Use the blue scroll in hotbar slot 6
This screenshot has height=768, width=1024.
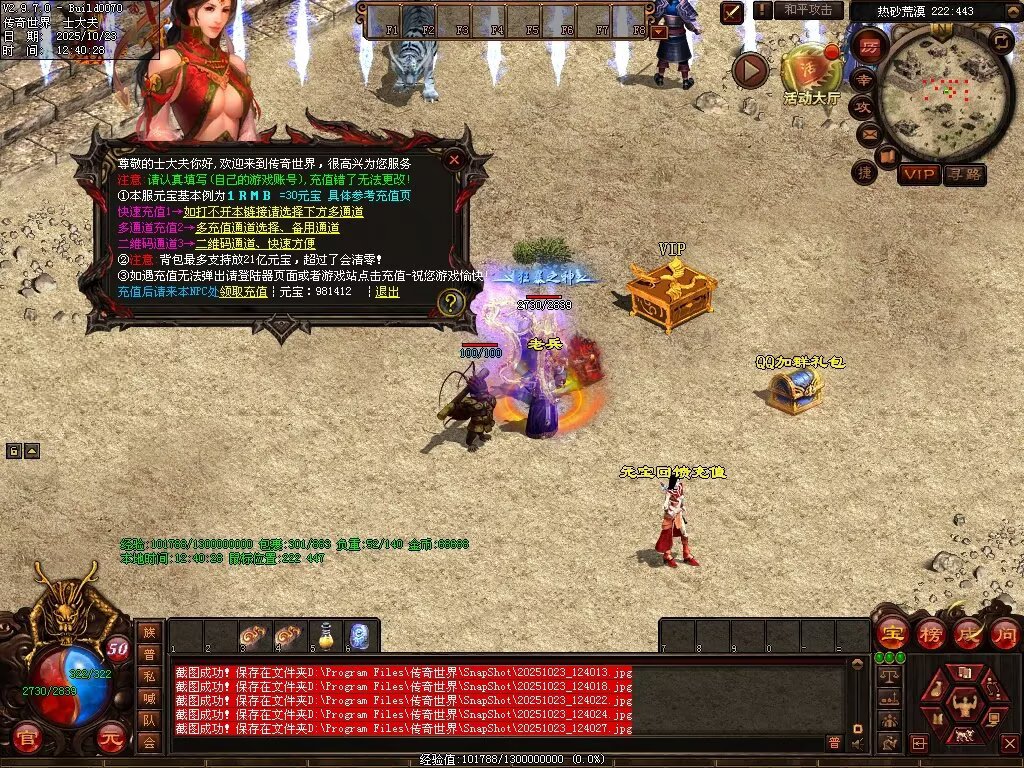point(360,636)
